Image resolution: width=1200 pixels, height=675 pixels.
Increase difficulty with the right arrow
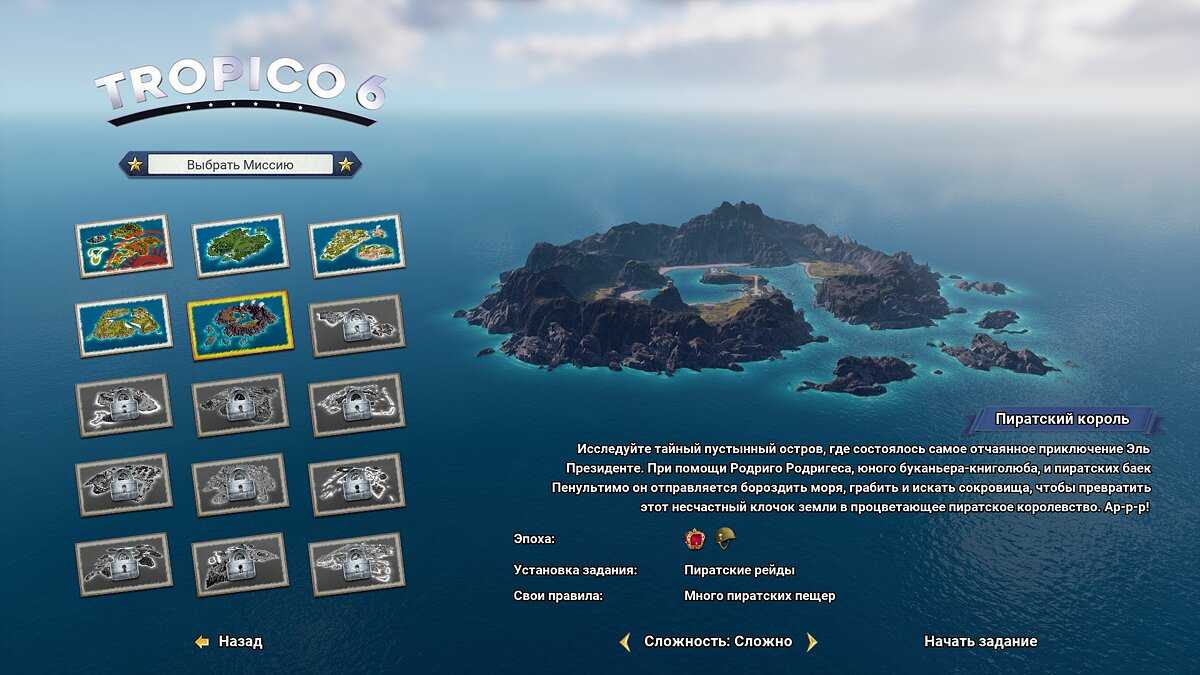point(811,642)
